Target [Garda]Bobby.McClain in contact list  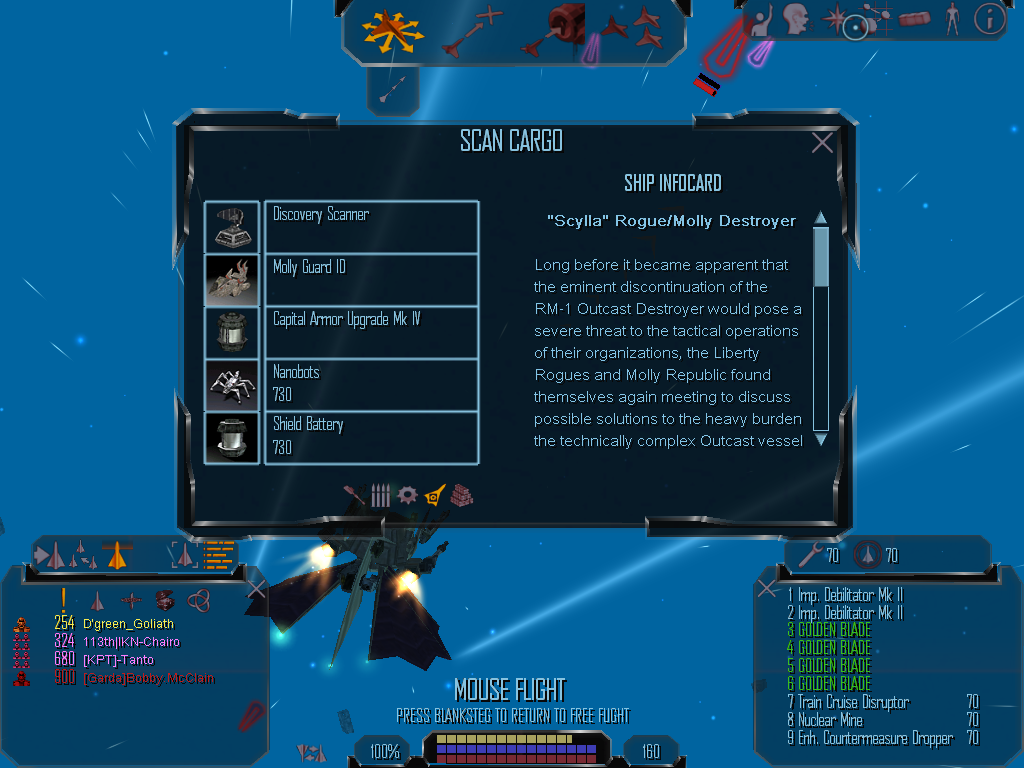(x=148, y=678)
